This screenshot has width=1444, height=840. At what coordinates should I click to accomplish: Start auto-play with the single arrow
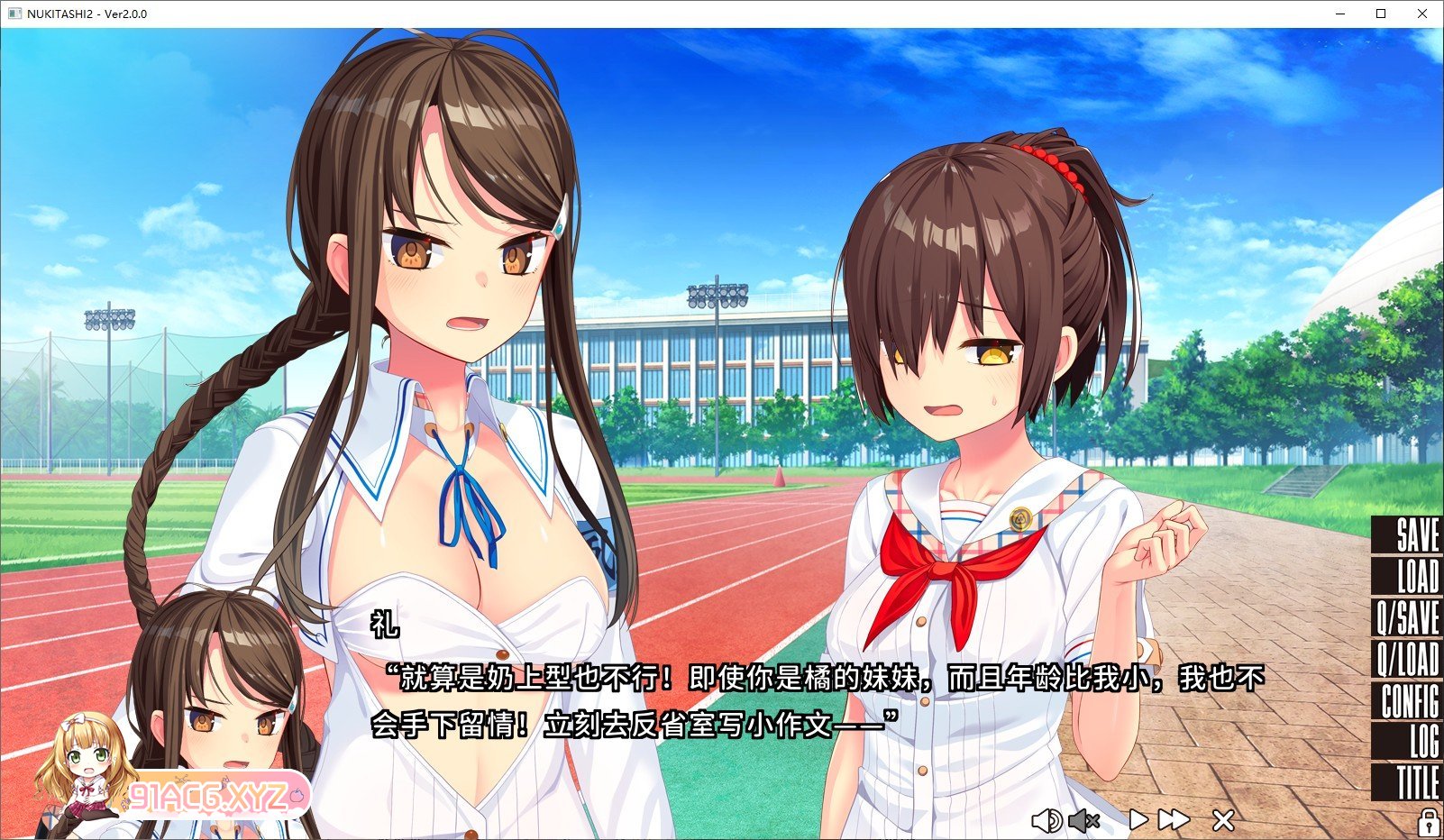pos(1138,819)
